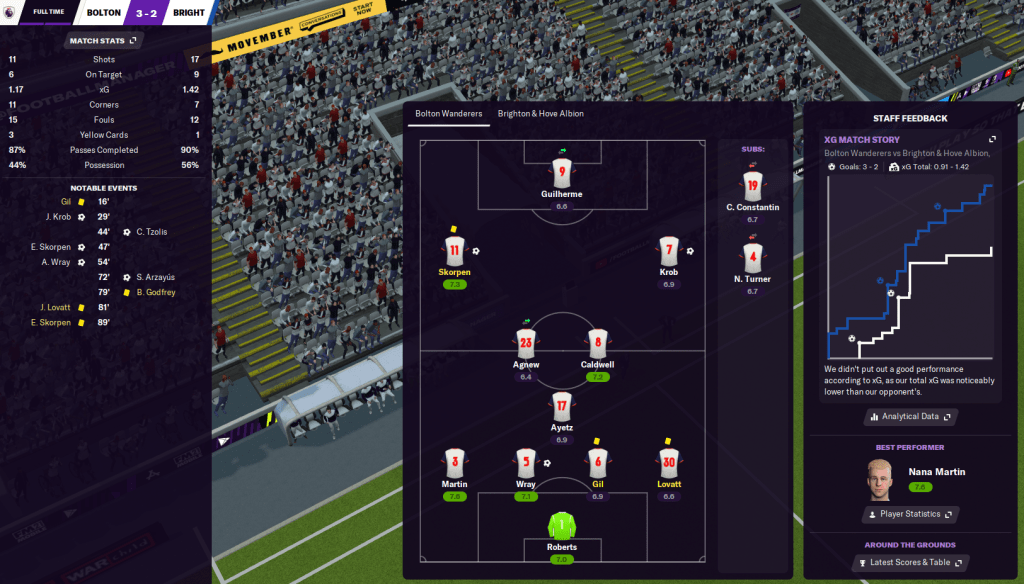Select Wray's number 5 shirt
The height and width of the screenshot is (584, 1024).
pos(526,463)
